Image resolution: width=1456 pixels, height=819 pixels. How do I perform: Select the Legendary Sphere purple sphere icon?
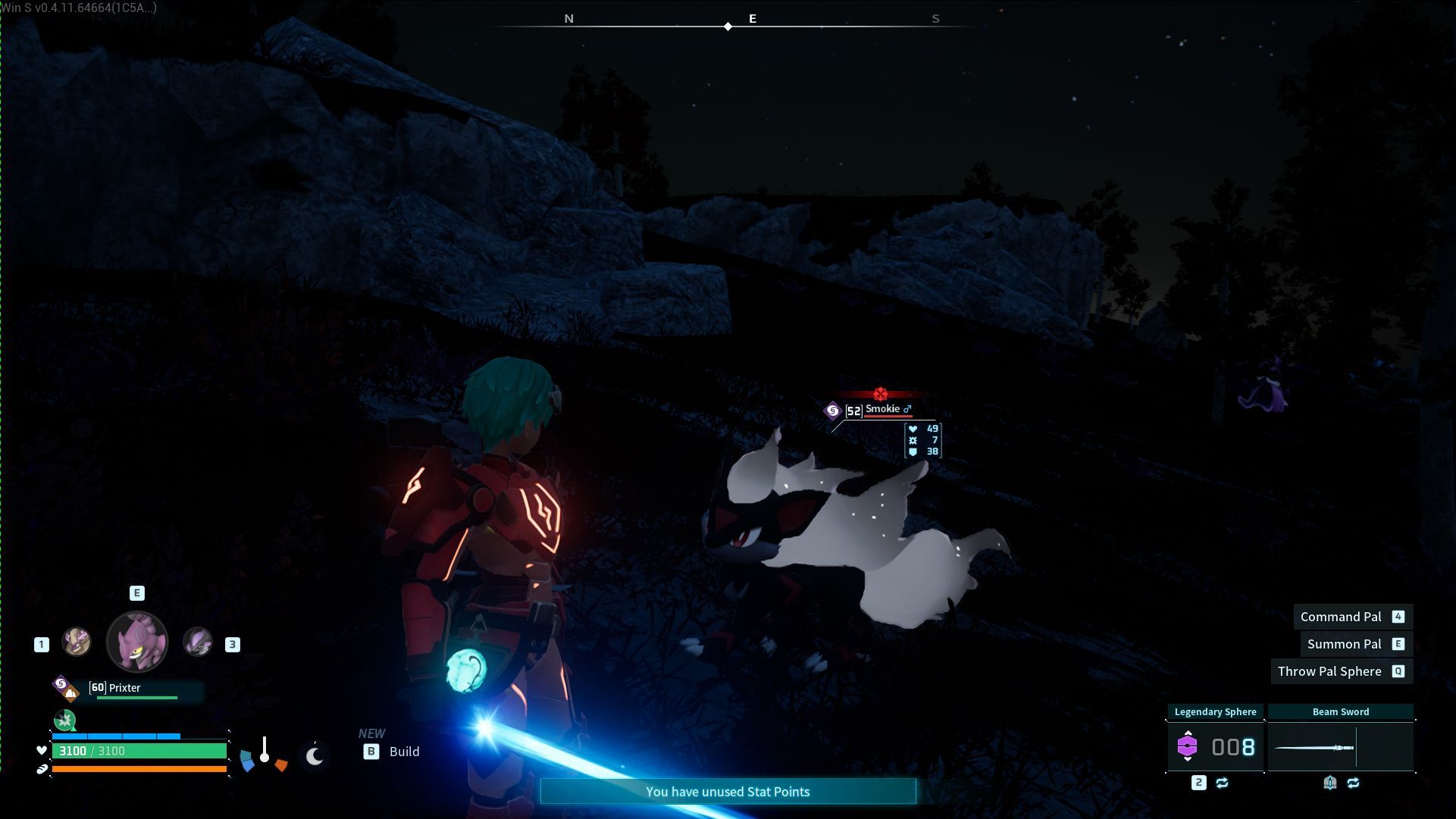pyautogui.click(x=1188, y=747)
